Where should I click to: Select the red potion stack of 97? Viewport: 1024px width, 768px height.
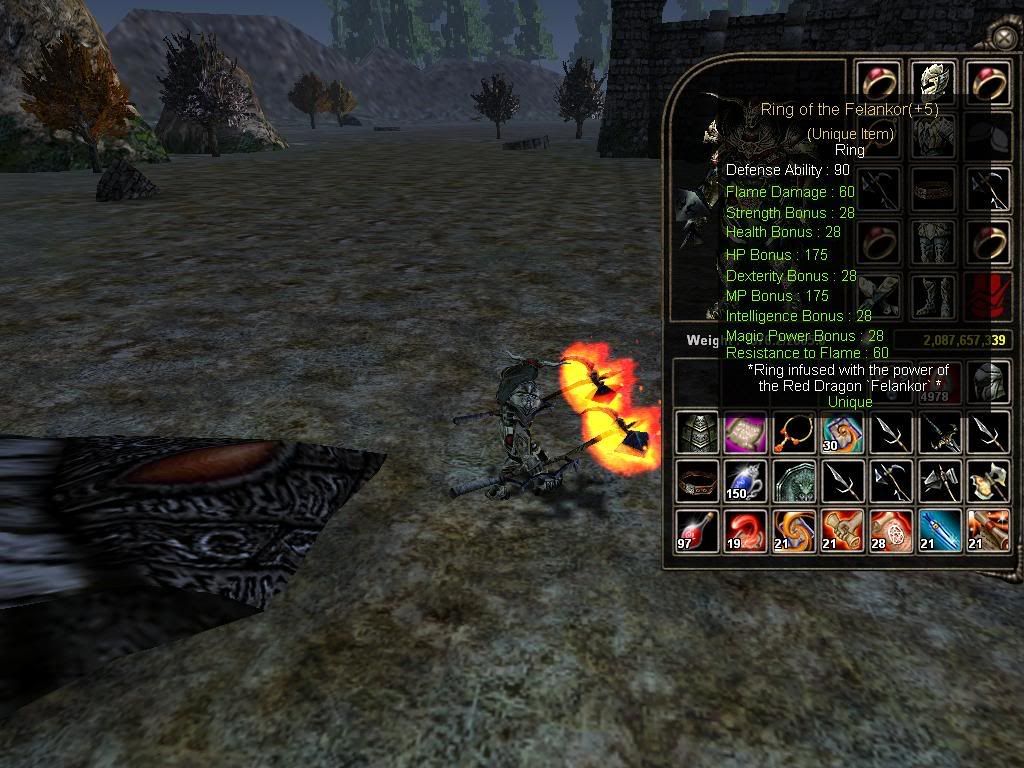[x=697, y=530]
